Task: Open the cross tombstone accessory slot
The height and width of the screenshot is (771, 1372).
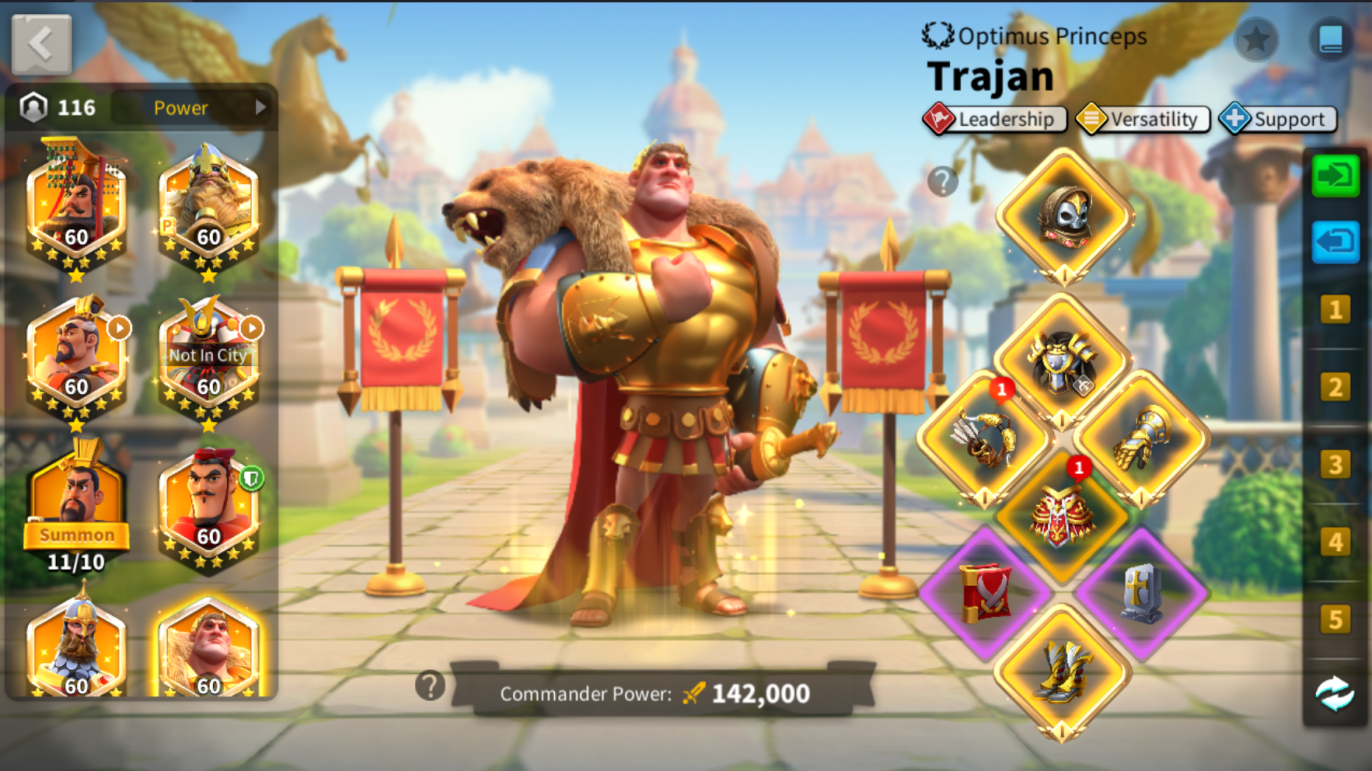Action: (x=1141, y=593)
